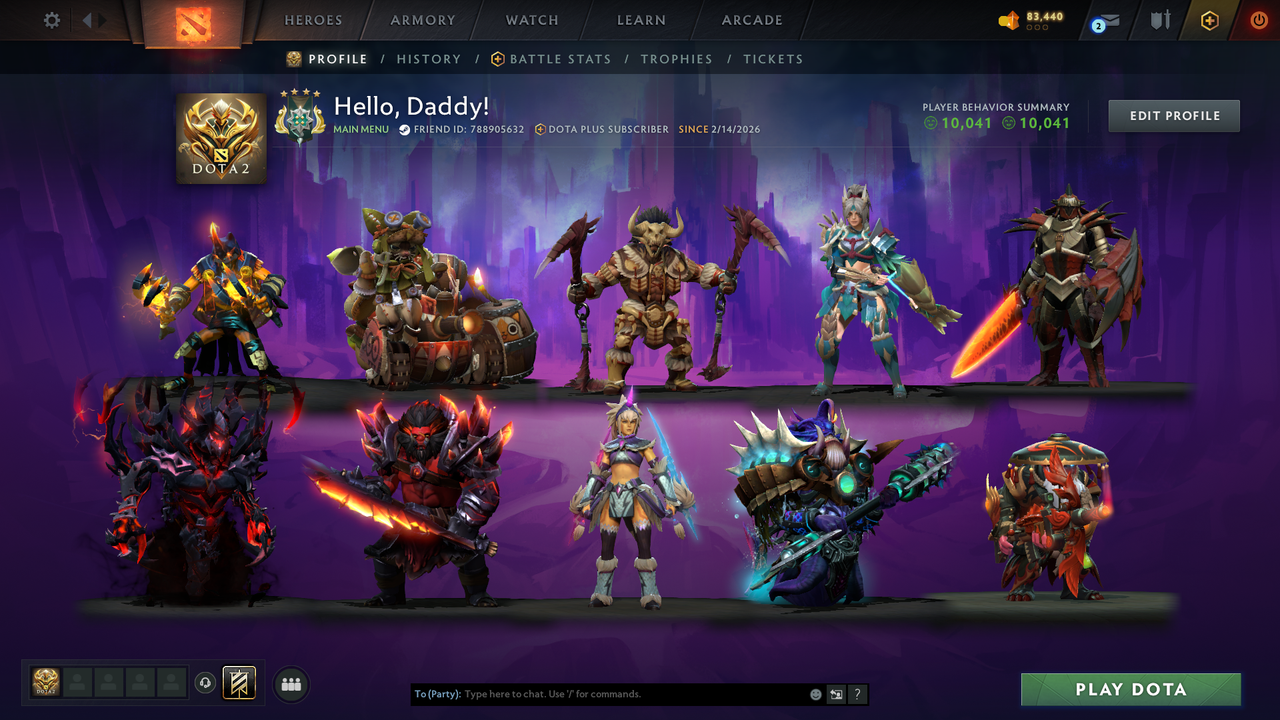1280x720 pixels.
Task: Open the emoticon picker in chat
Action: pyautogui.click(x=814, y=694)
